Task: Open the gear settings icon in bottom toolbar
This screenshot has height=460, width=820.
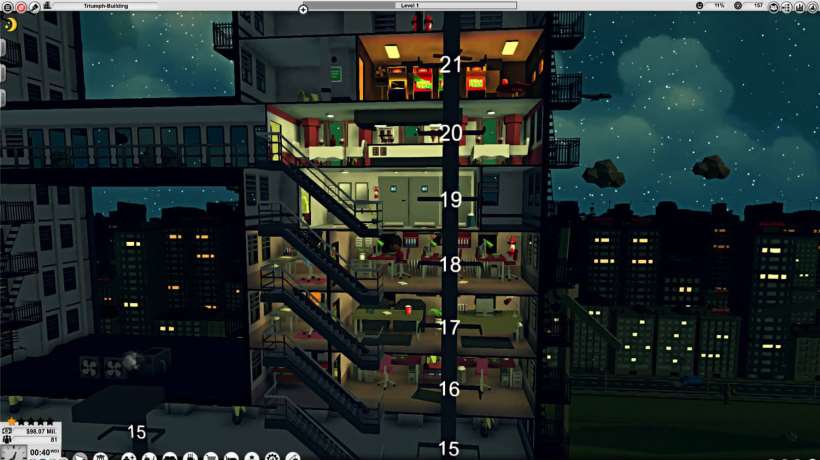Action: (x=271, y=456)
